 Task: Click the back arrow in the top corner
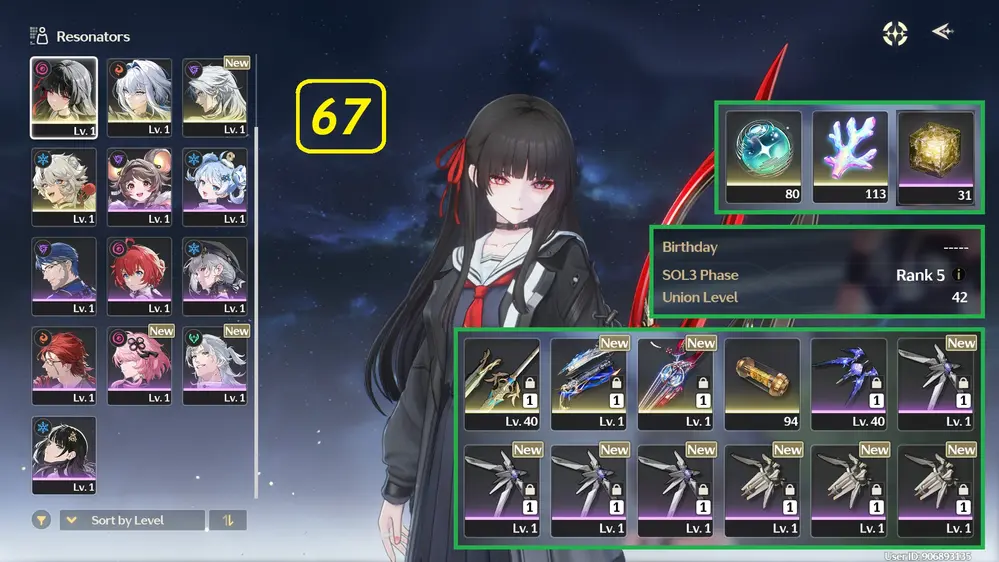click(942, 32)
